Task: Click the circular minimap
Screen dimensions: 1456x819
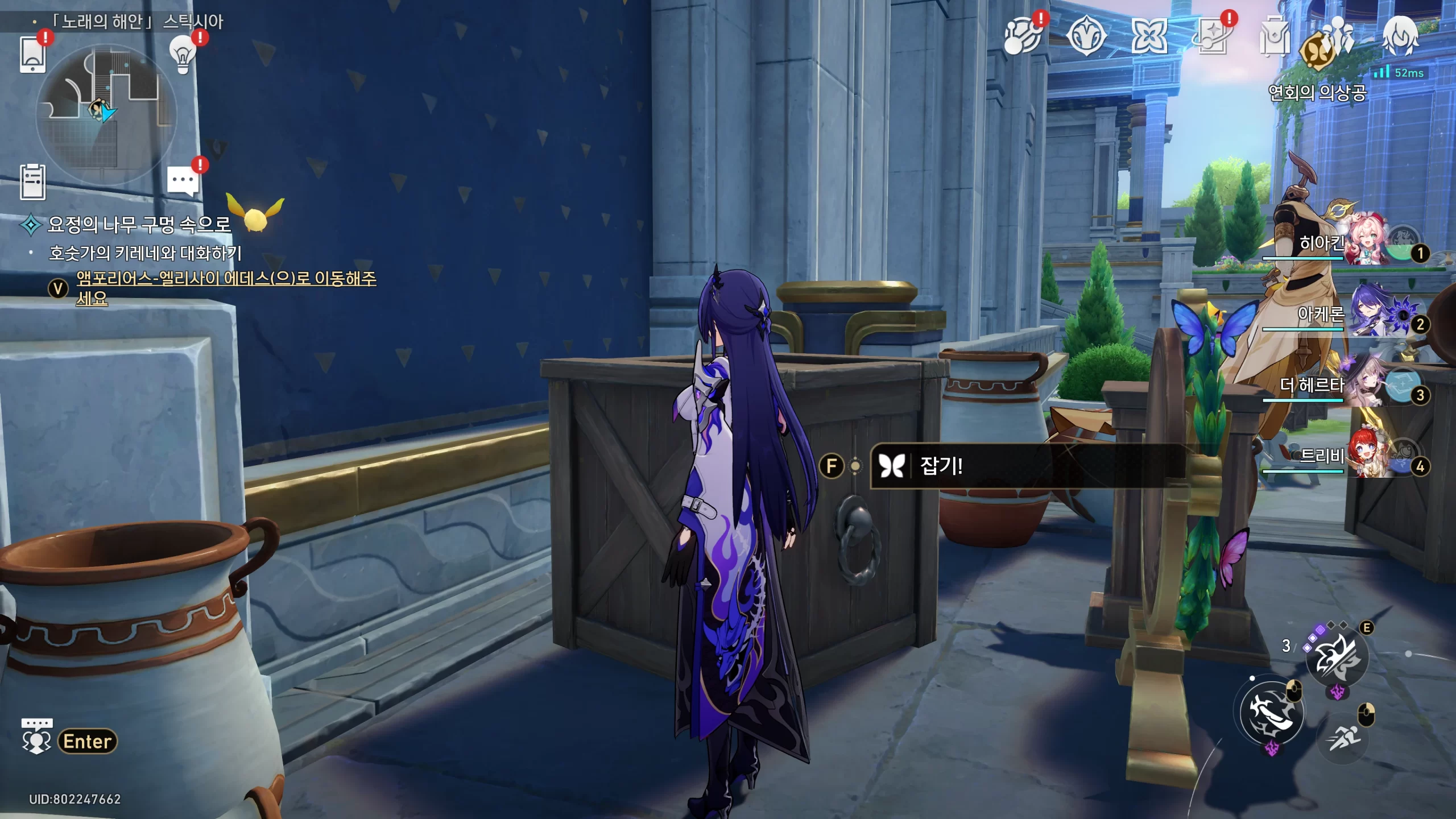Action: coord(106,114)
